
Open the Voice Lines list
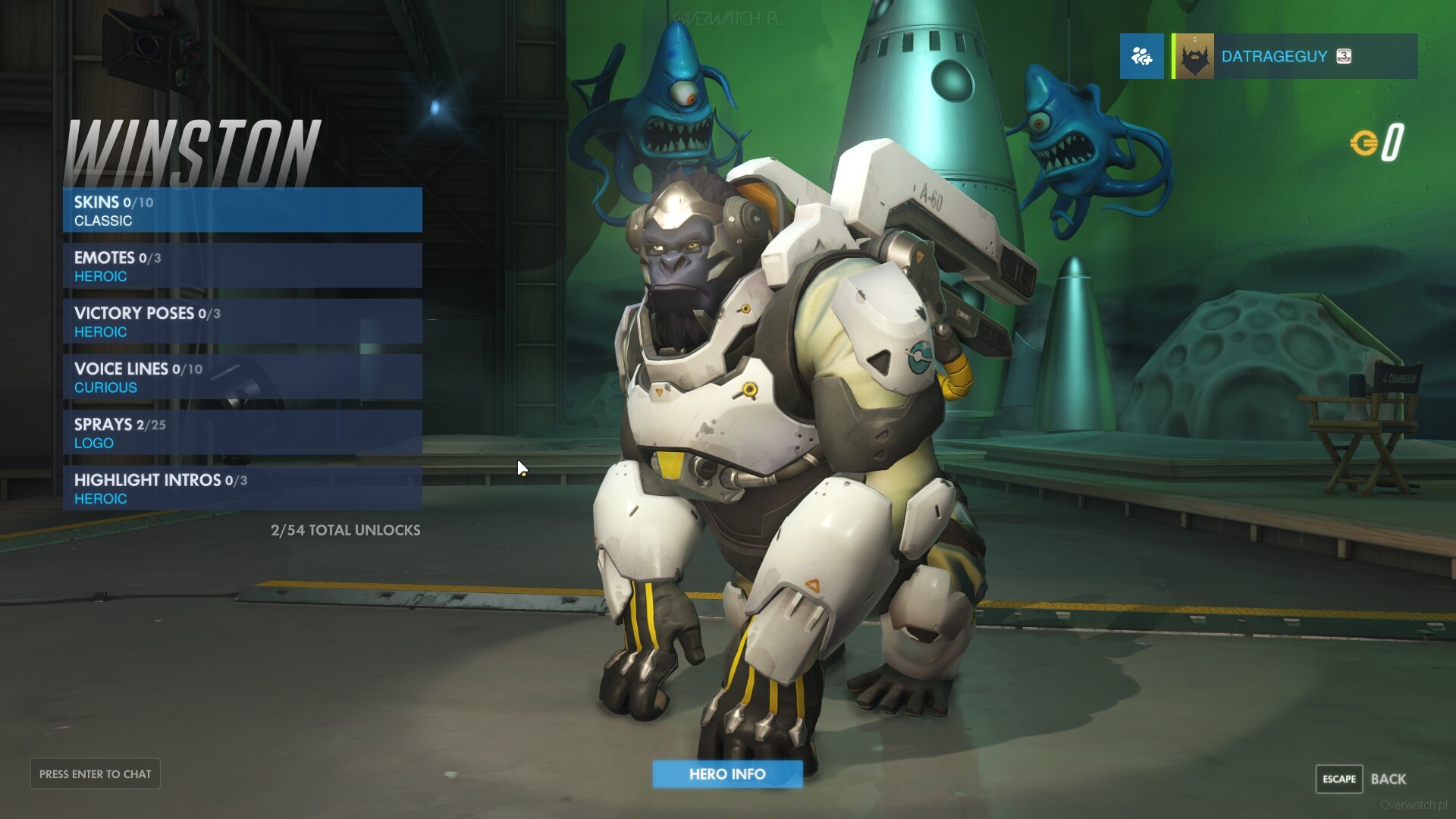242,377
